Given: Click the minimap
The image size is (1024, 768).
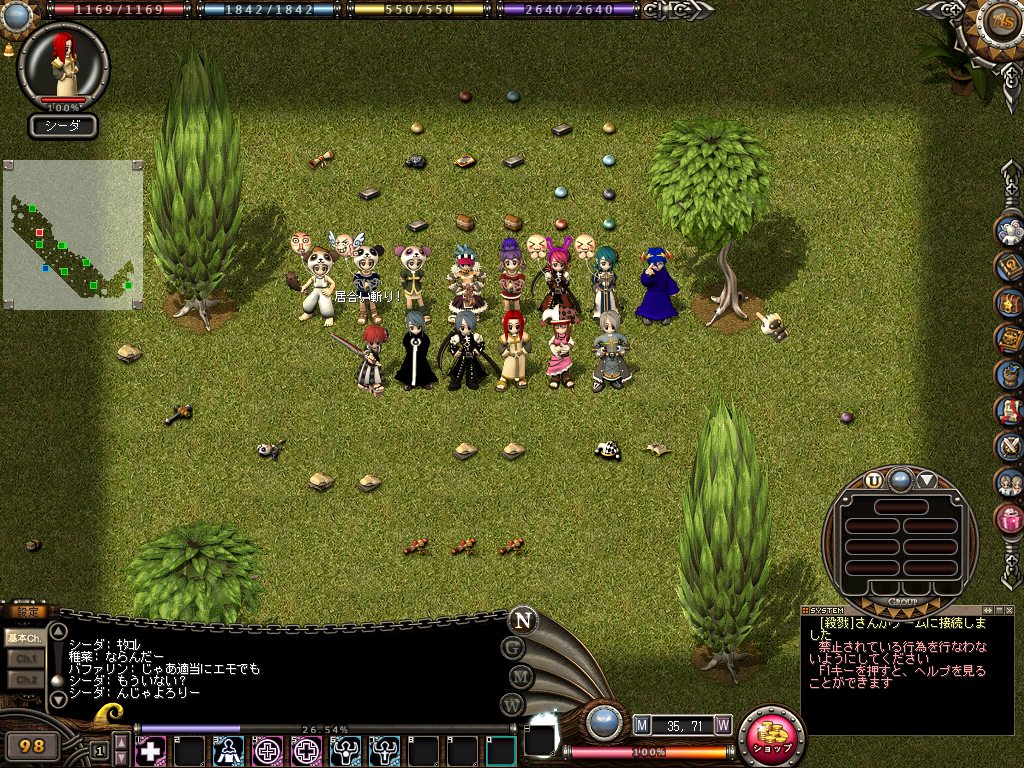Looking at the screenshot, I should [x=72, y=235].
